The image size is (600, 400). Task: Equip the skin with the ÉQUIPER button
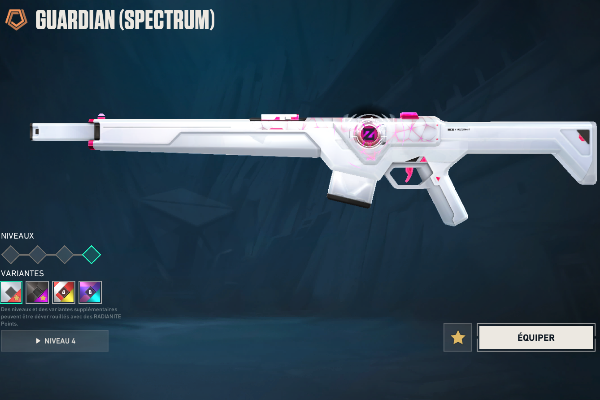click(x=536, y=337)
